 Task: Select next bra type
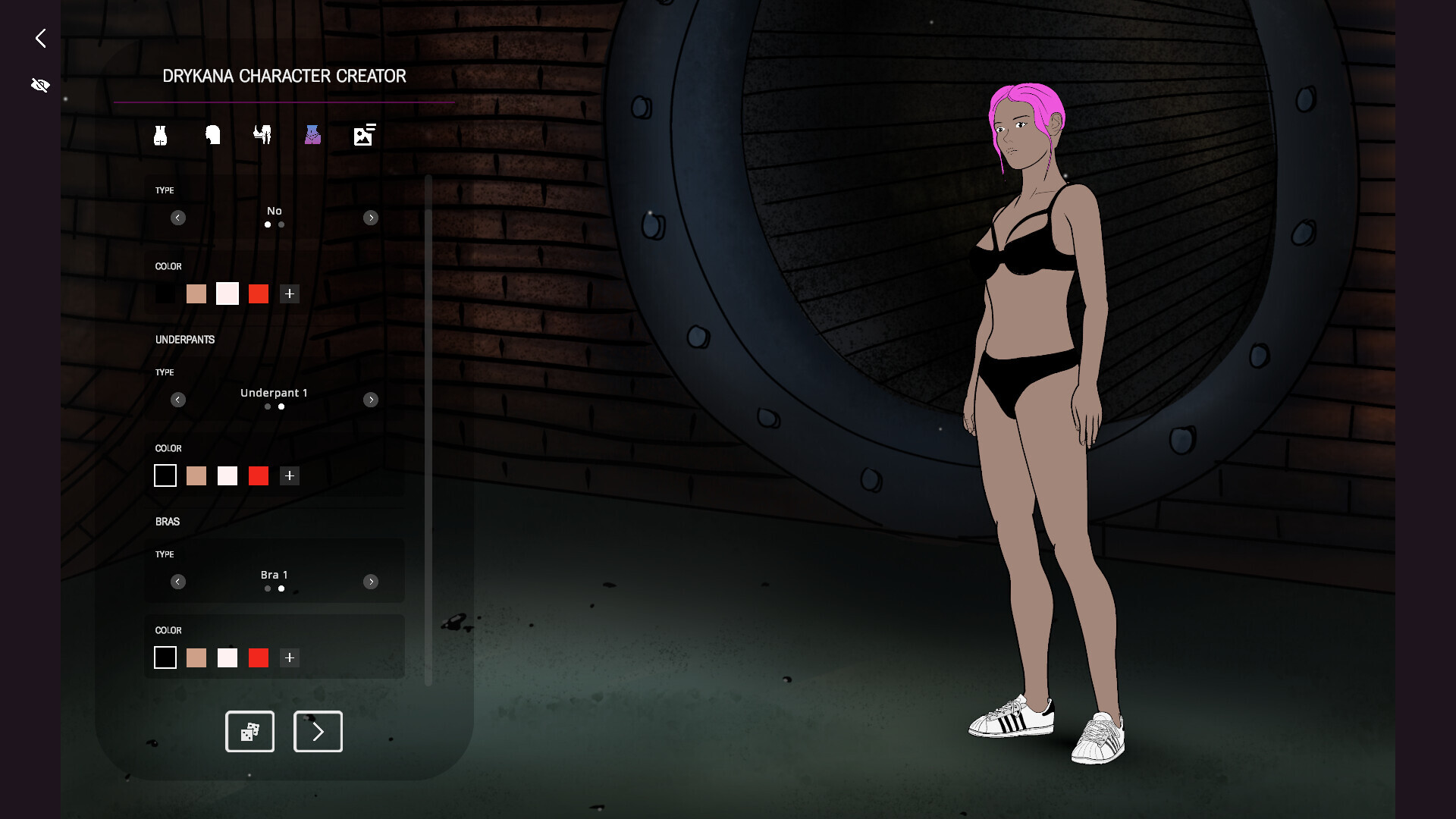(x=371, y=582)
